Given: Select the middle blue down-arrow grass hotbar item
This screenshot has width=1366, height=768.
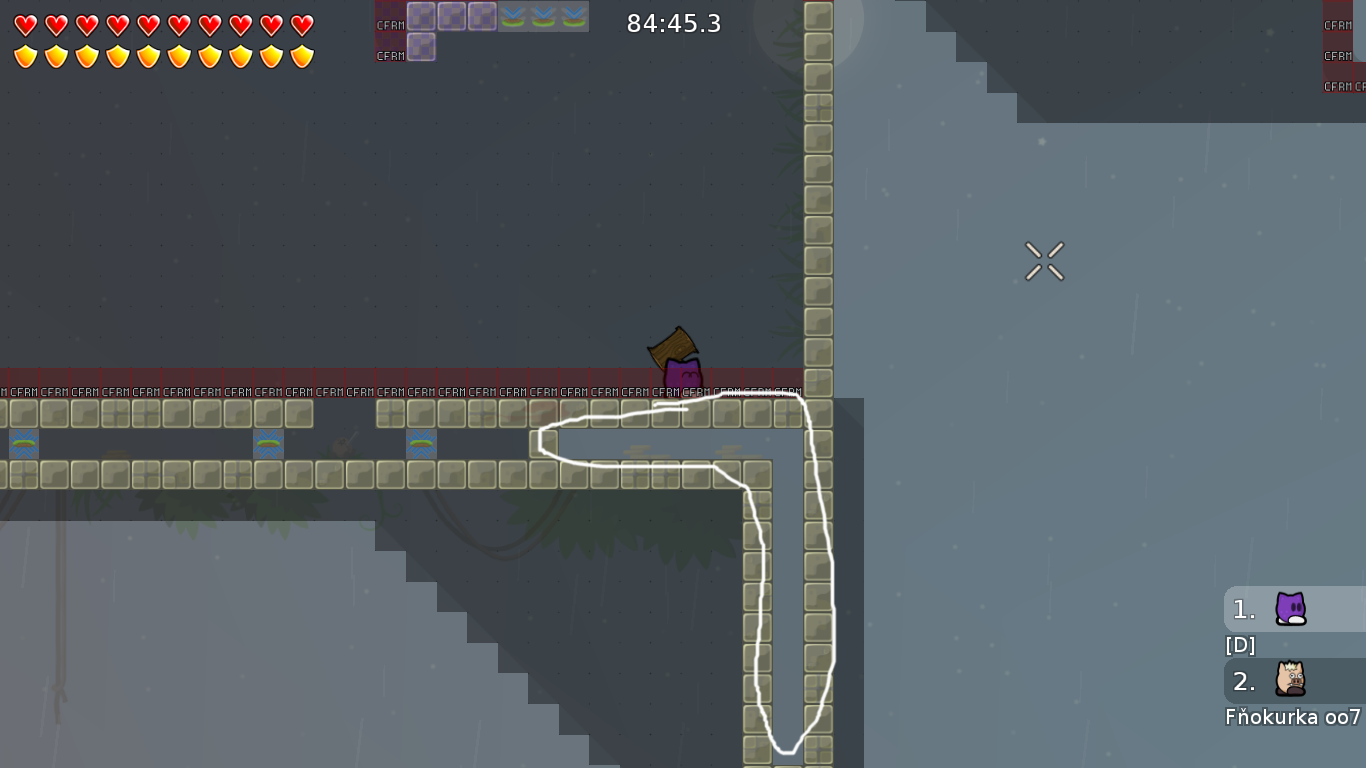Looking at the screenshot, I should point(543,16).
